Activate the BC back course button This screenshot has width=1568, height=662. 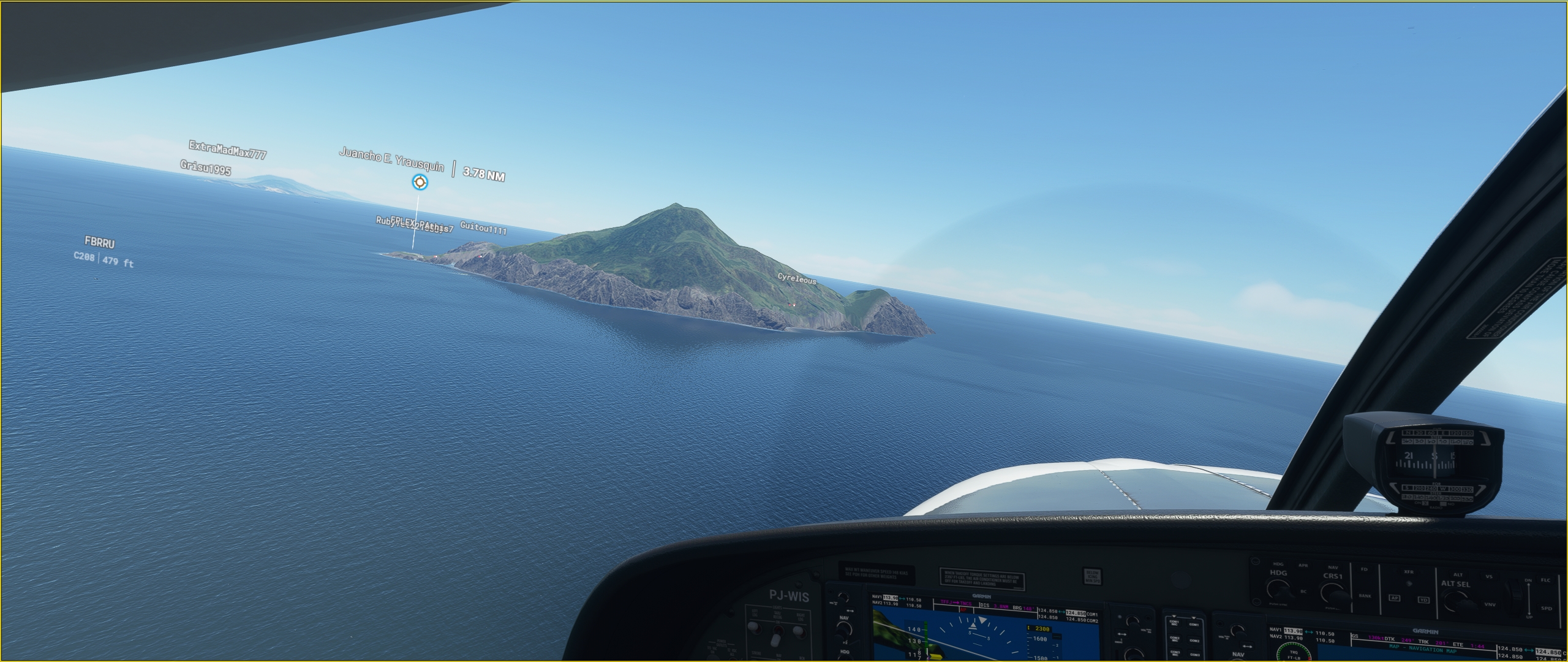[x=1303, y=592]
